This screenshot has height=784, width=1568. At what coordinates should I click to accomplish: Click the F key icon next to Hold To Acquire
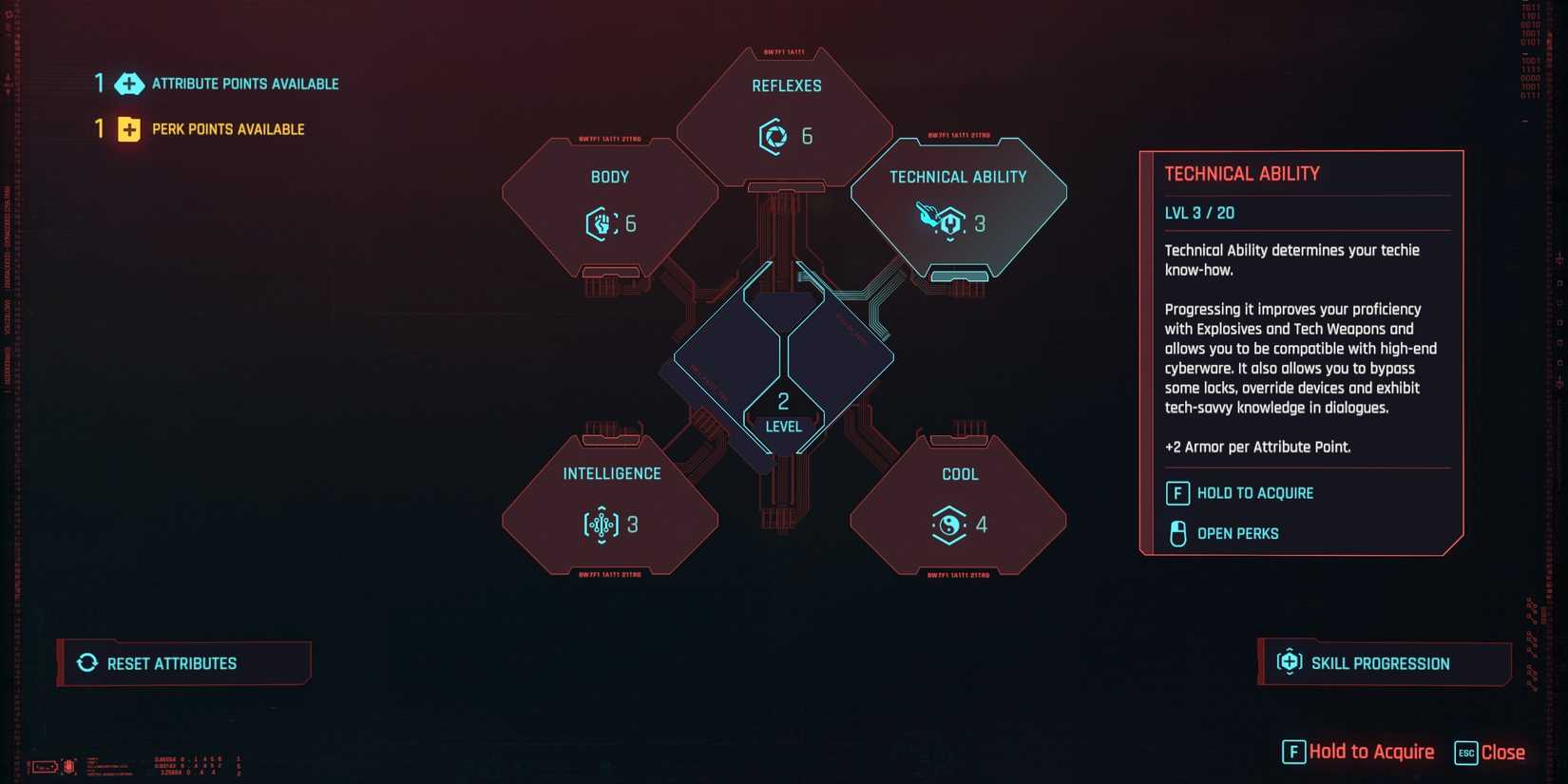(1177, 493)
